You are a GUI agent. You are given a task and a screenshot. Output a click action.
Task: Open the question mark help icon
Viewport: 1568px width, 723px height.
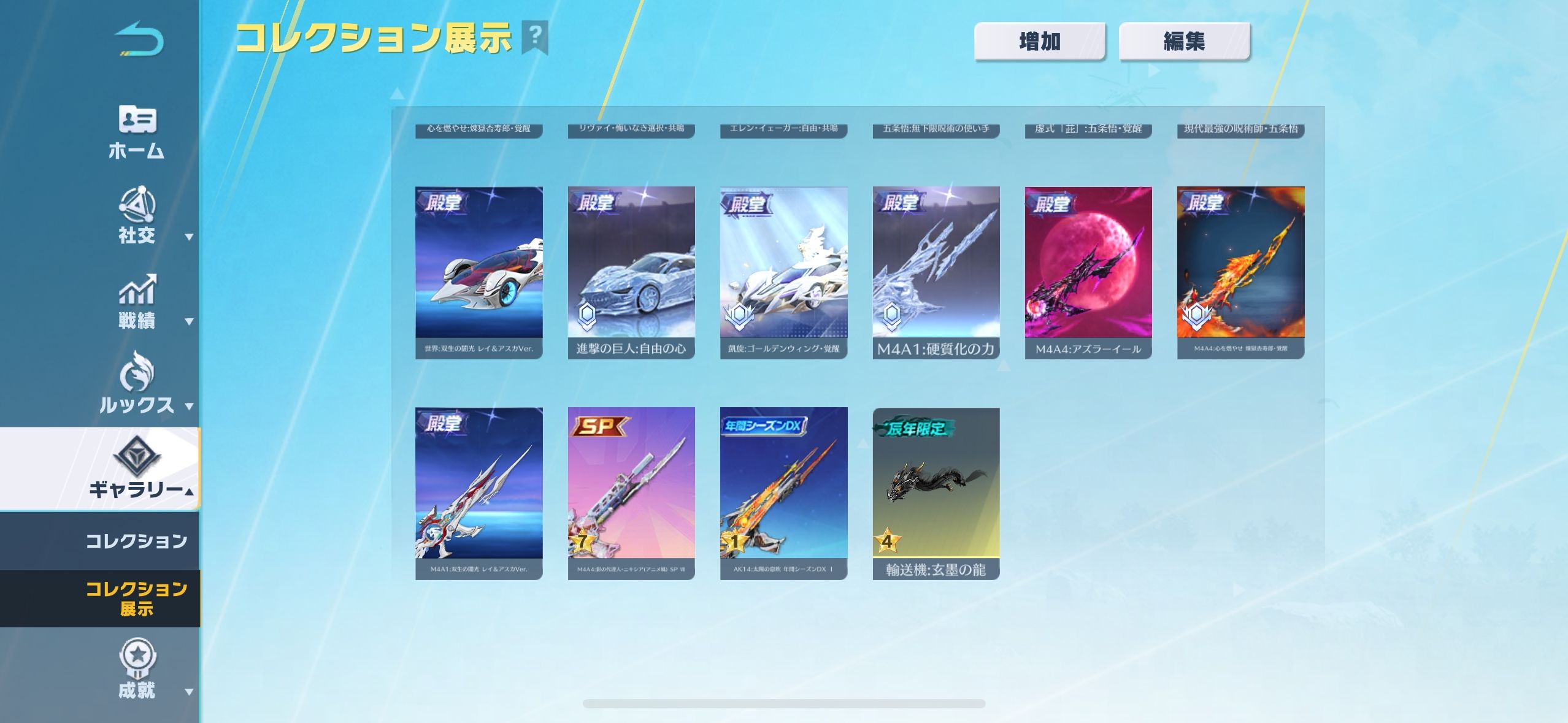tap(535, 37)
